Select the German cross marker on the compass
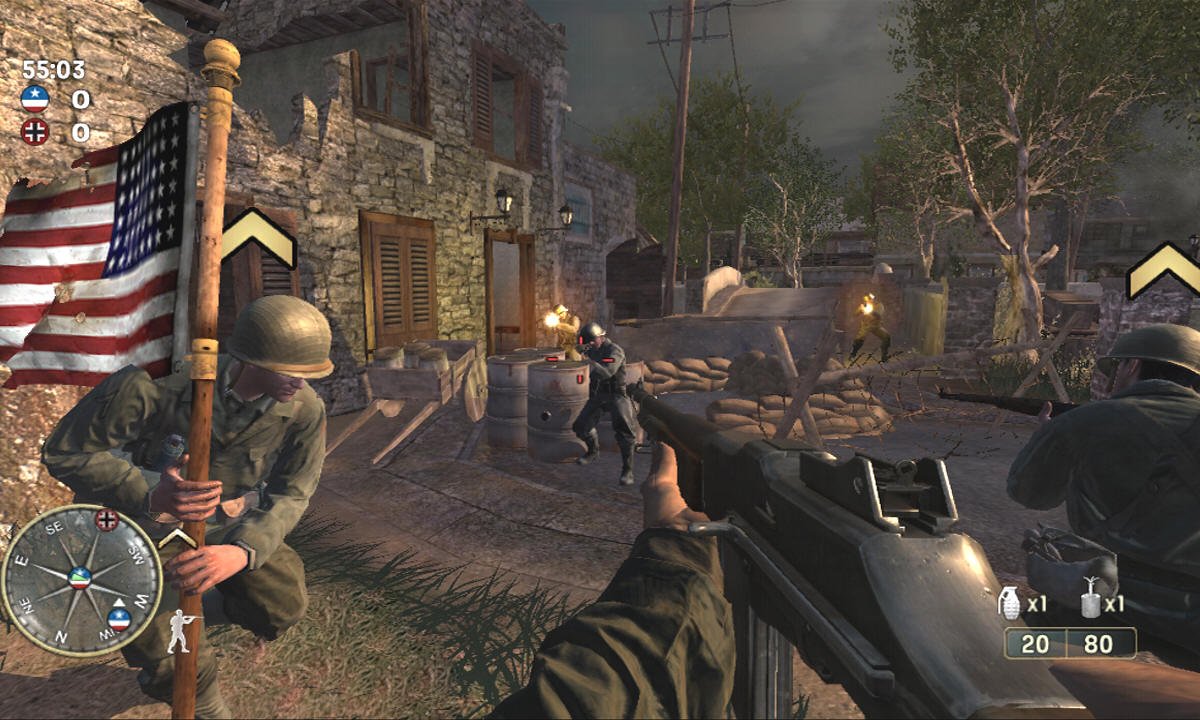The image size is (1200, 720). pyautogui.click(x=107, y=519)
